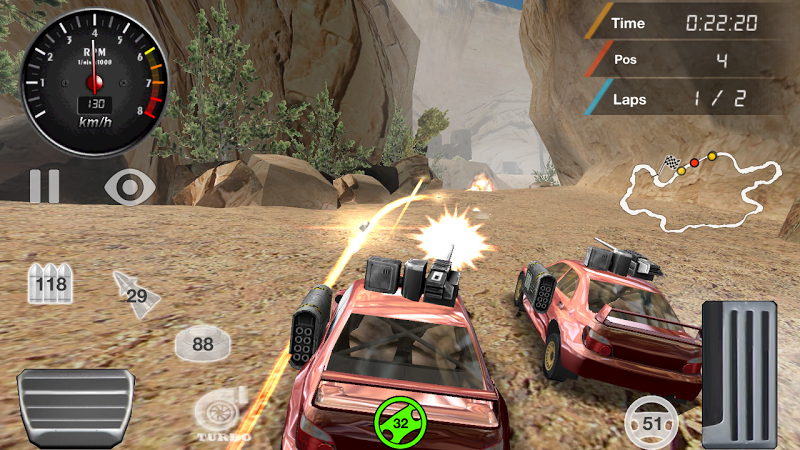The width and height of the screenshot is (800, 450).
Task: Tap the green steering wheel icon
Action: tap(400, 422)
